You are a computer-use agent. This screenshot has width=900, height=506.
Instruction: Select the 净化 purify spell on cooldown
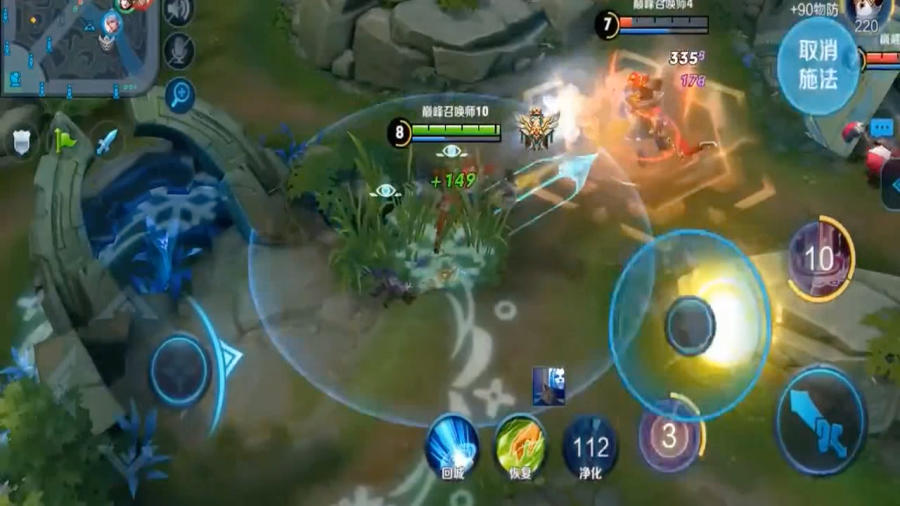(x=590, y=445)
